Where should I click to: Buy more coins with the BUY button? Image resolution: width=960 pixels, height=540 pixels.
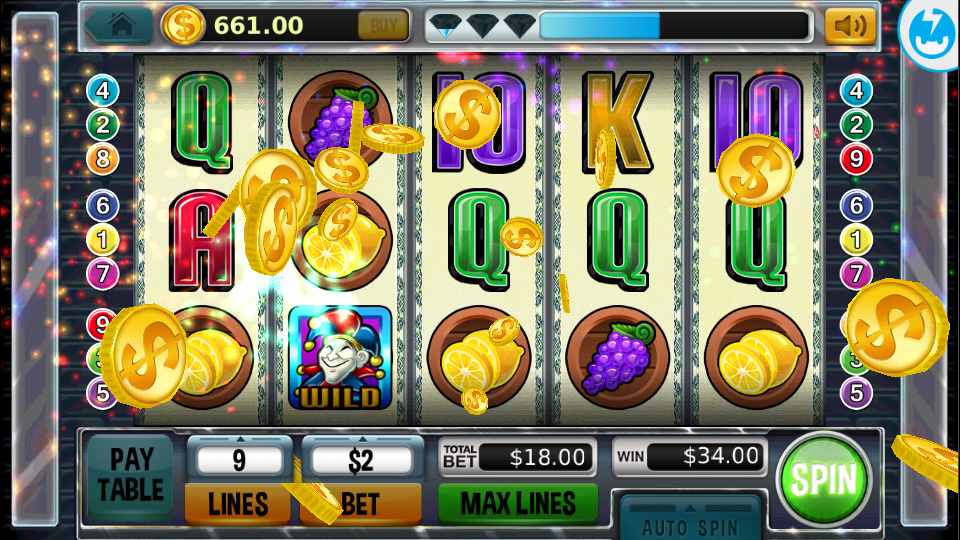point(383,26)
